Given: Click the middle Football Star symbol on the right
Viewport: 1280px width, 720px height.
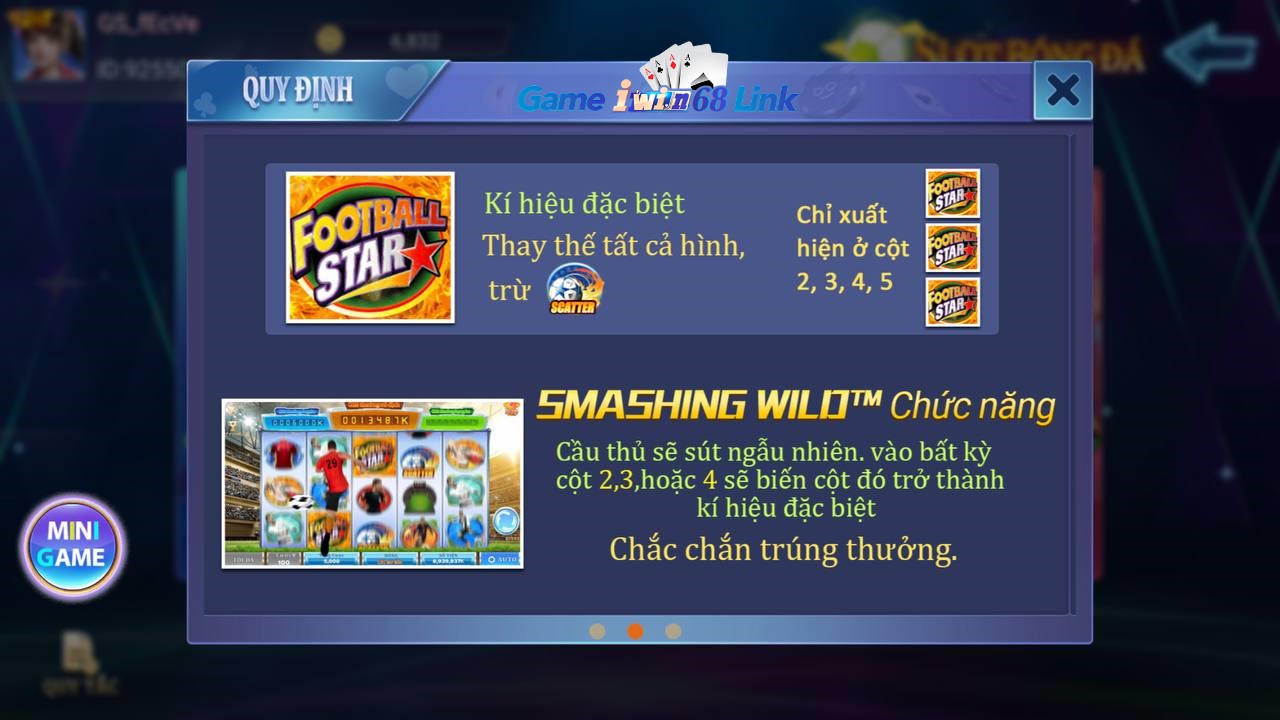Looking at the screenshot, I should point(952,249).
